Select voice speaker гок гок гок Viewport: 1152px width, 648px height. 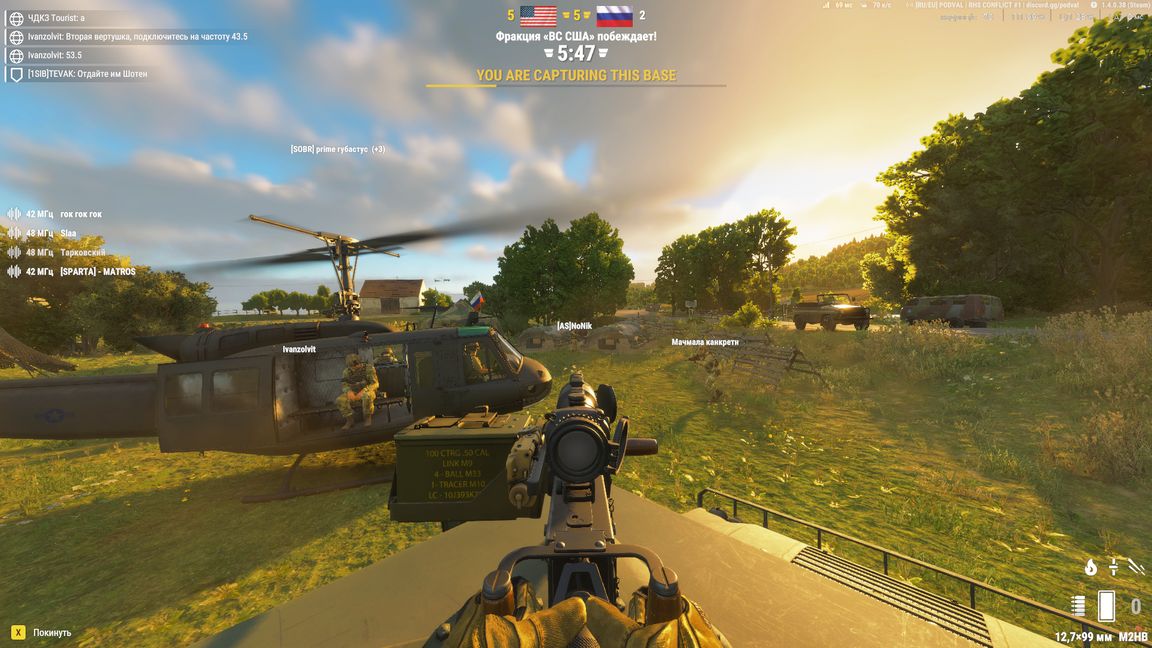pyautogui.click(x=80, y=214)
